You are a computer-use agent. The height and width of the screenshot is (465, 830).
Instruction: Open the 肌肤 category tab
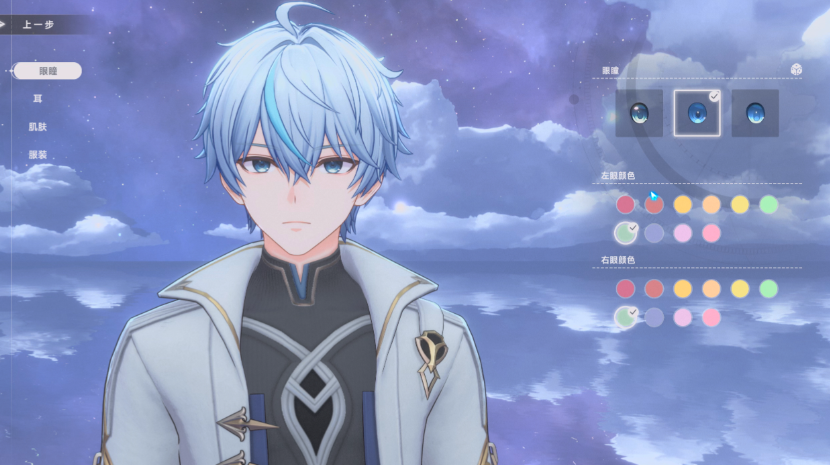click(38, 127)
